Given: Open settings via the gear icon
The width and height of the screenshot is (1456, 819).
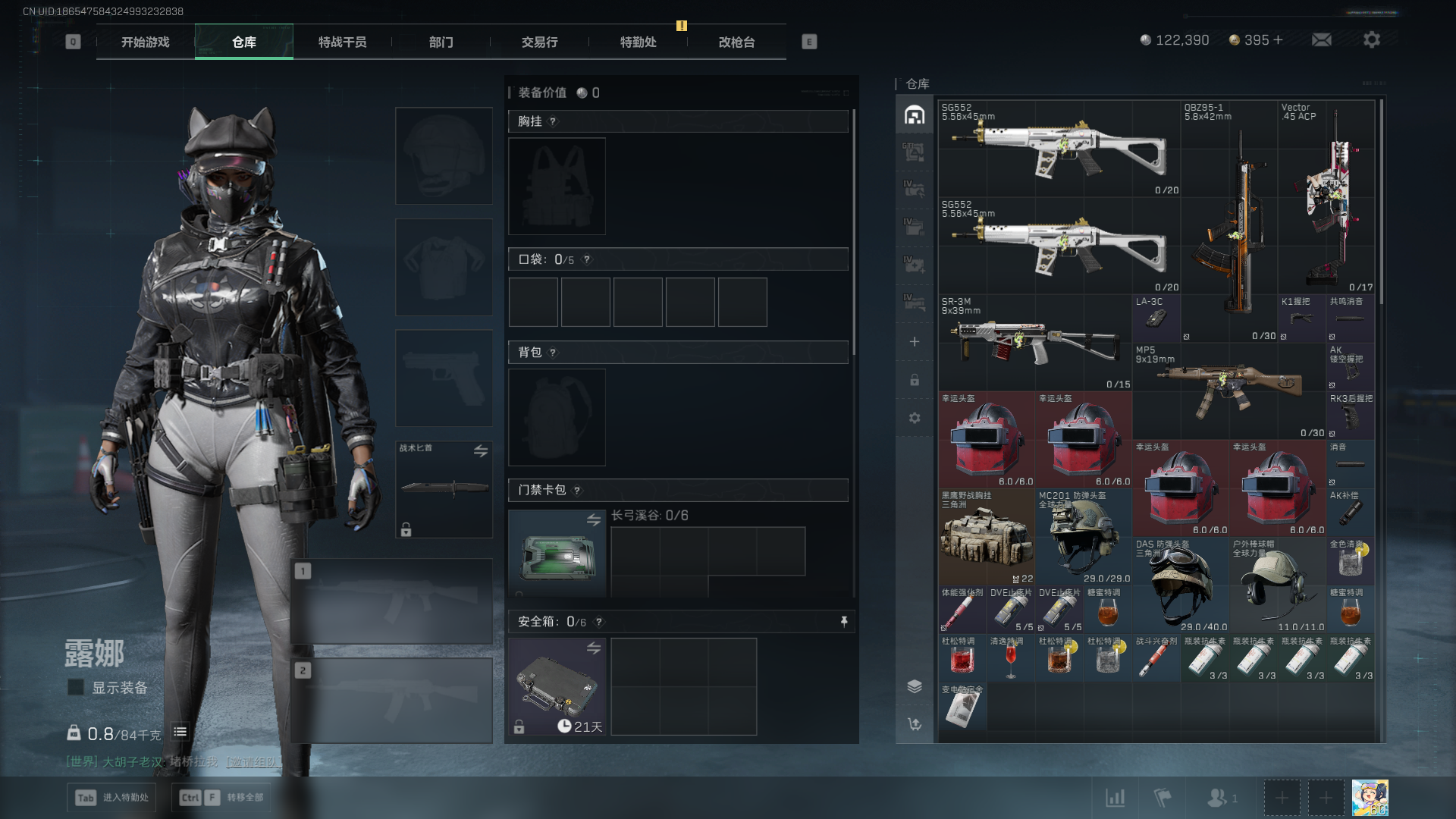Looking at the screenshot, I should 1372,40.
